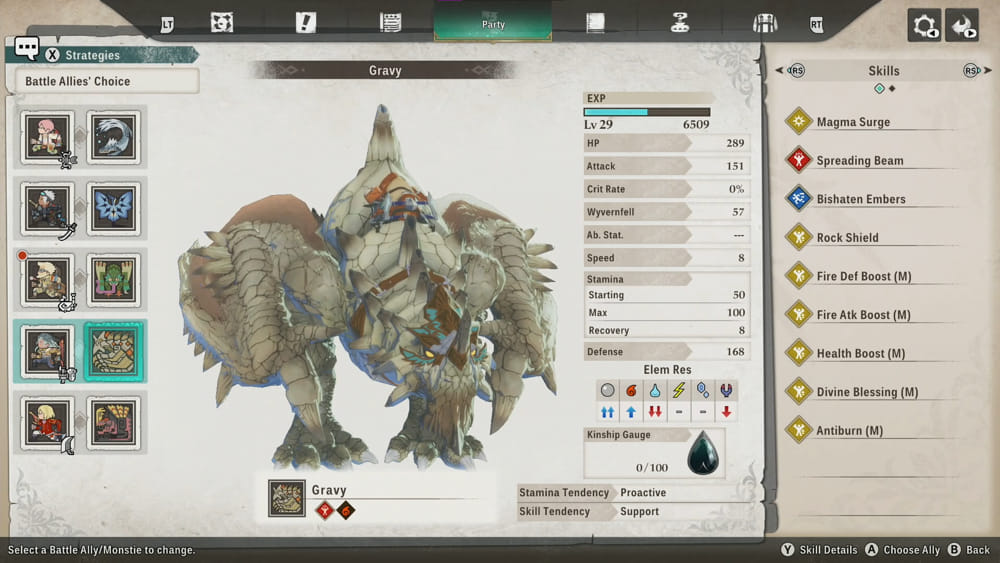The width and height of the screenshot is (1000, 563).
Task: Switch to the exclamation mark tab
Action: point(306,23)
